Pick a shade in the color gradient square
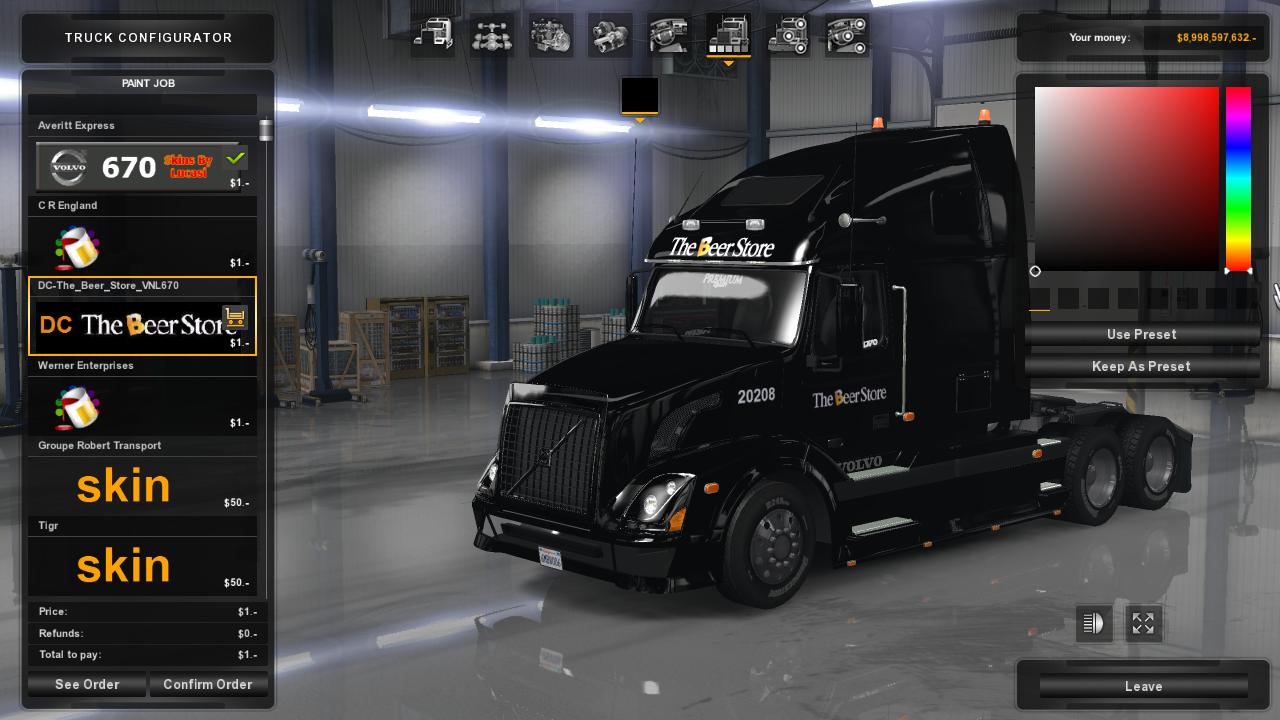The image size is (1280, 720). (1127, 178)
